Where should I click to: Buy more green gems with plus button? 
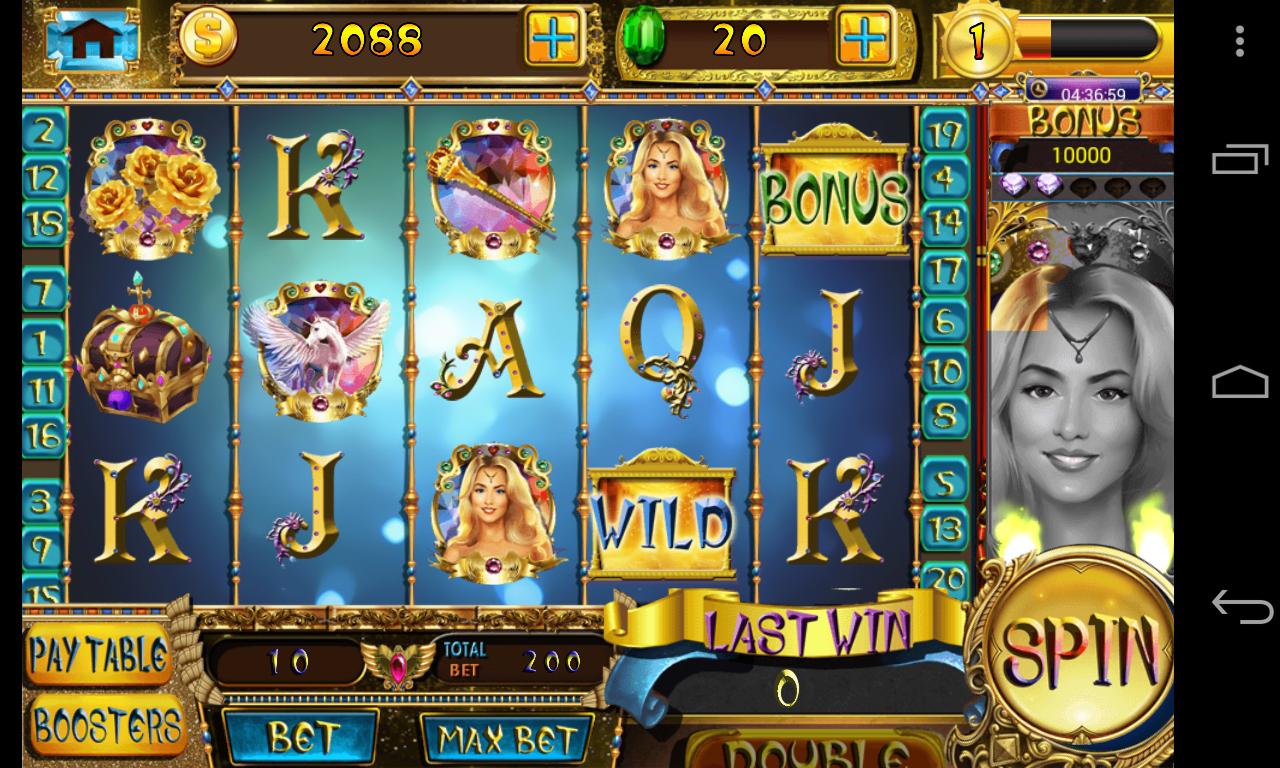pos(863,39)
